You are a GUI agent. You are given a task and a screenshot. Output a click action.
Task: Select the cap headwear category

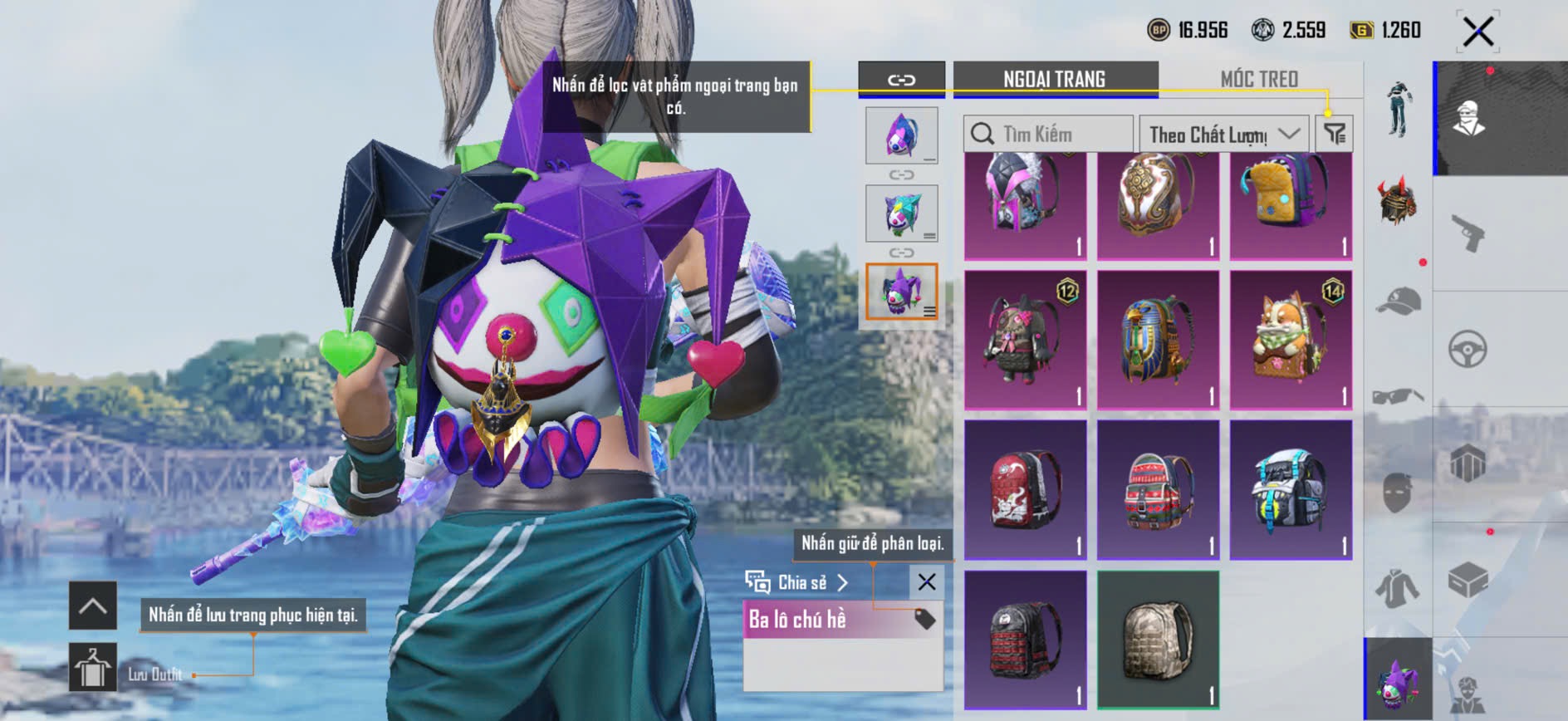point(1399,302)
